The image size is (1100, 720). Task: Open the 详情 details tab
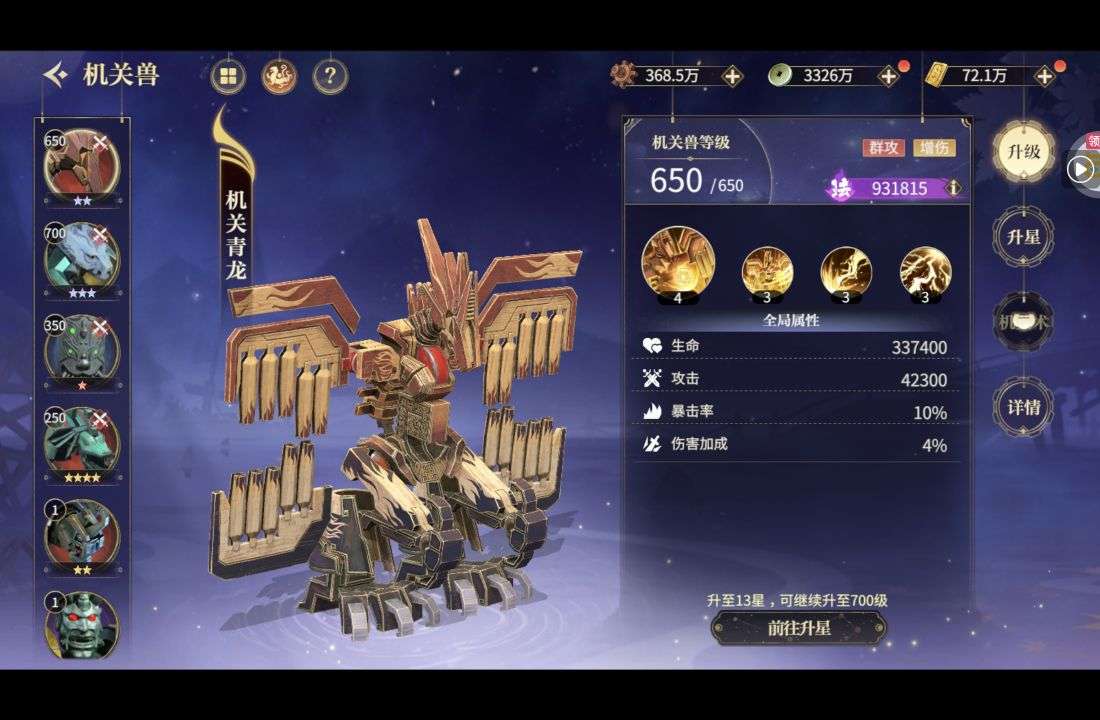1023,407
